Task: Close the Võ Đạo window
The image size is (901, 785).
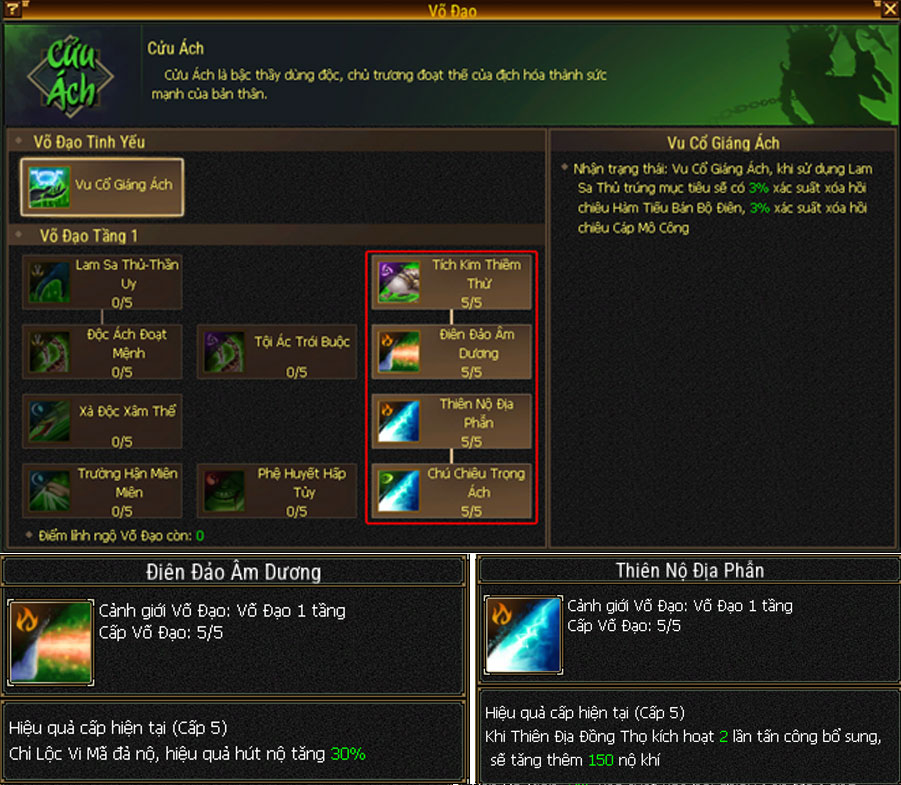Action: (x=889, y=10)
